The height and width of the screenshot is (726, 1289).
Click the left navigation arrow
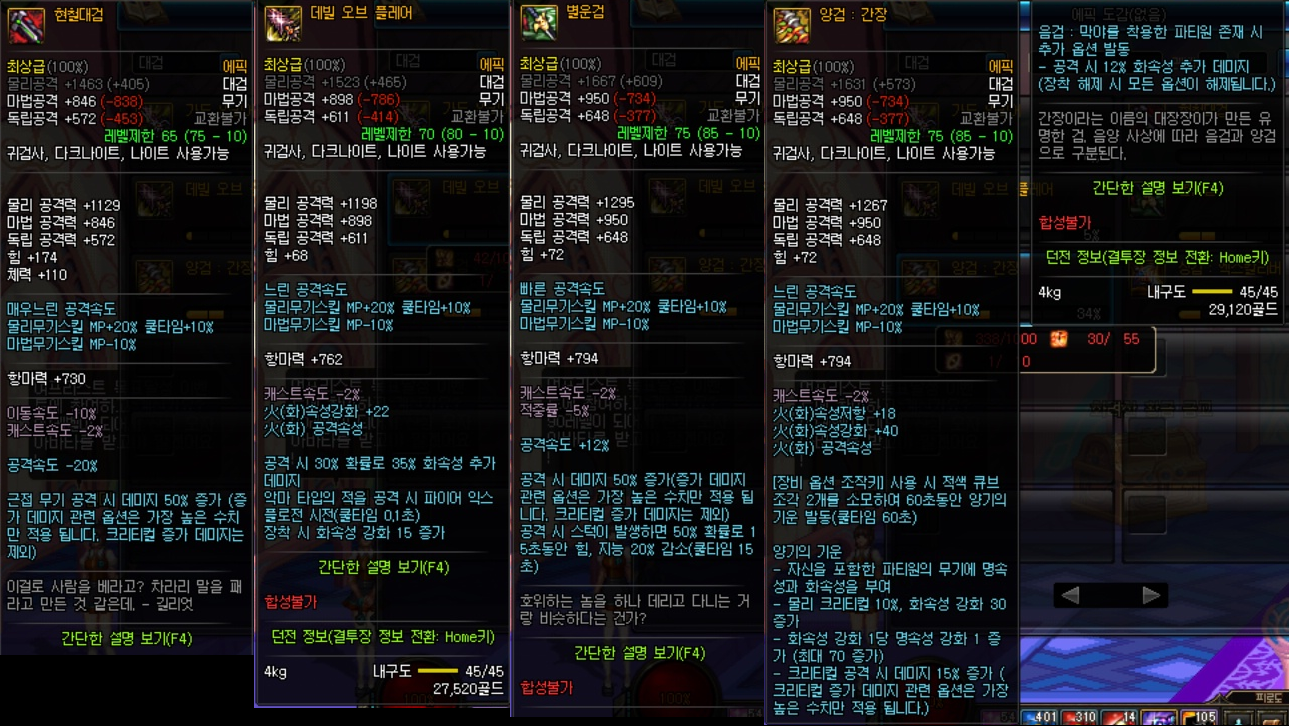(1068, 593)
